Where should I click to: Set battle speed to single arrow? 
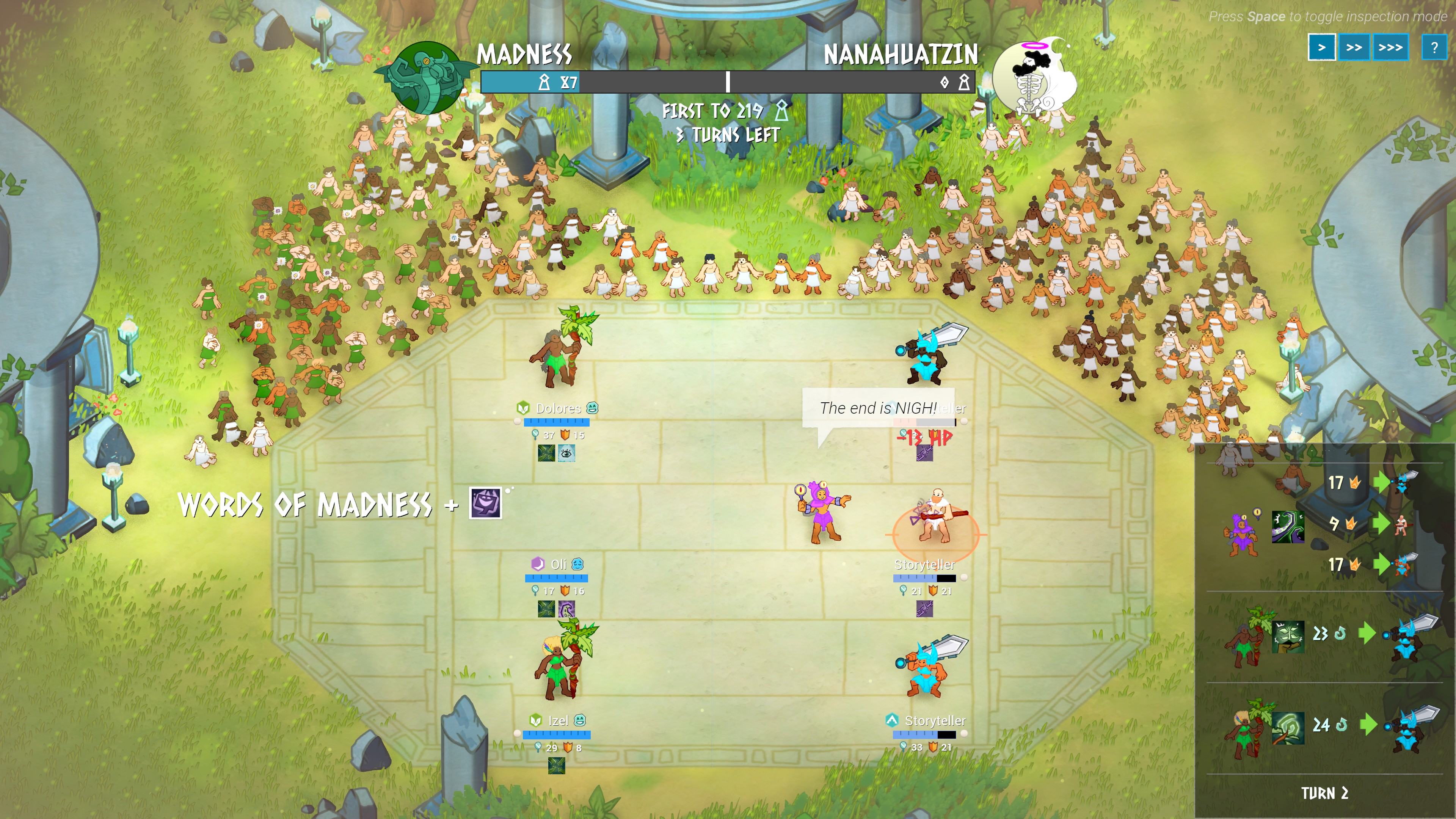coord(1321,47)
